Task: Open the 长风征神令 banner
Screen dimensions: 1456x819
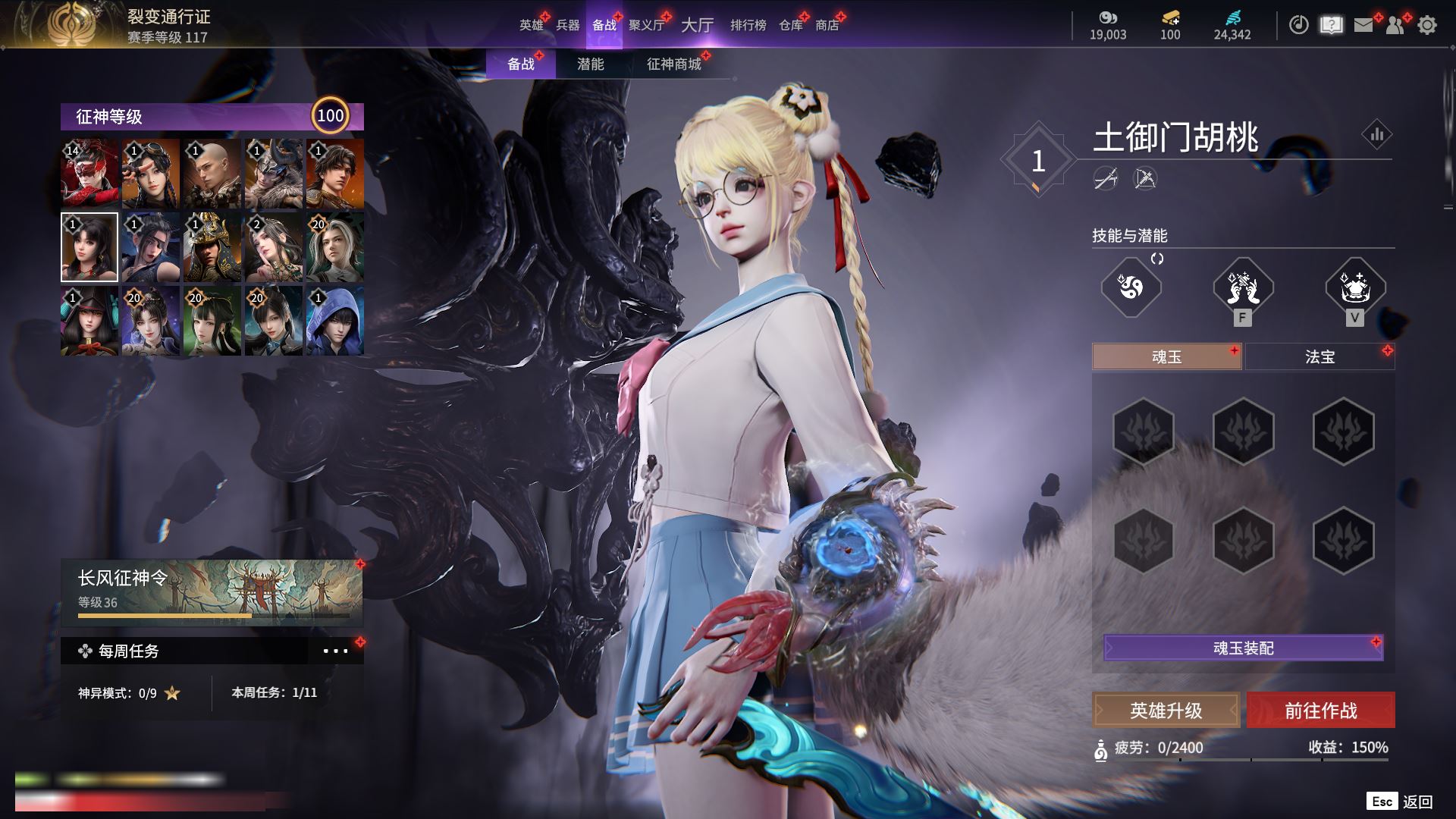Action: (212, 592)
